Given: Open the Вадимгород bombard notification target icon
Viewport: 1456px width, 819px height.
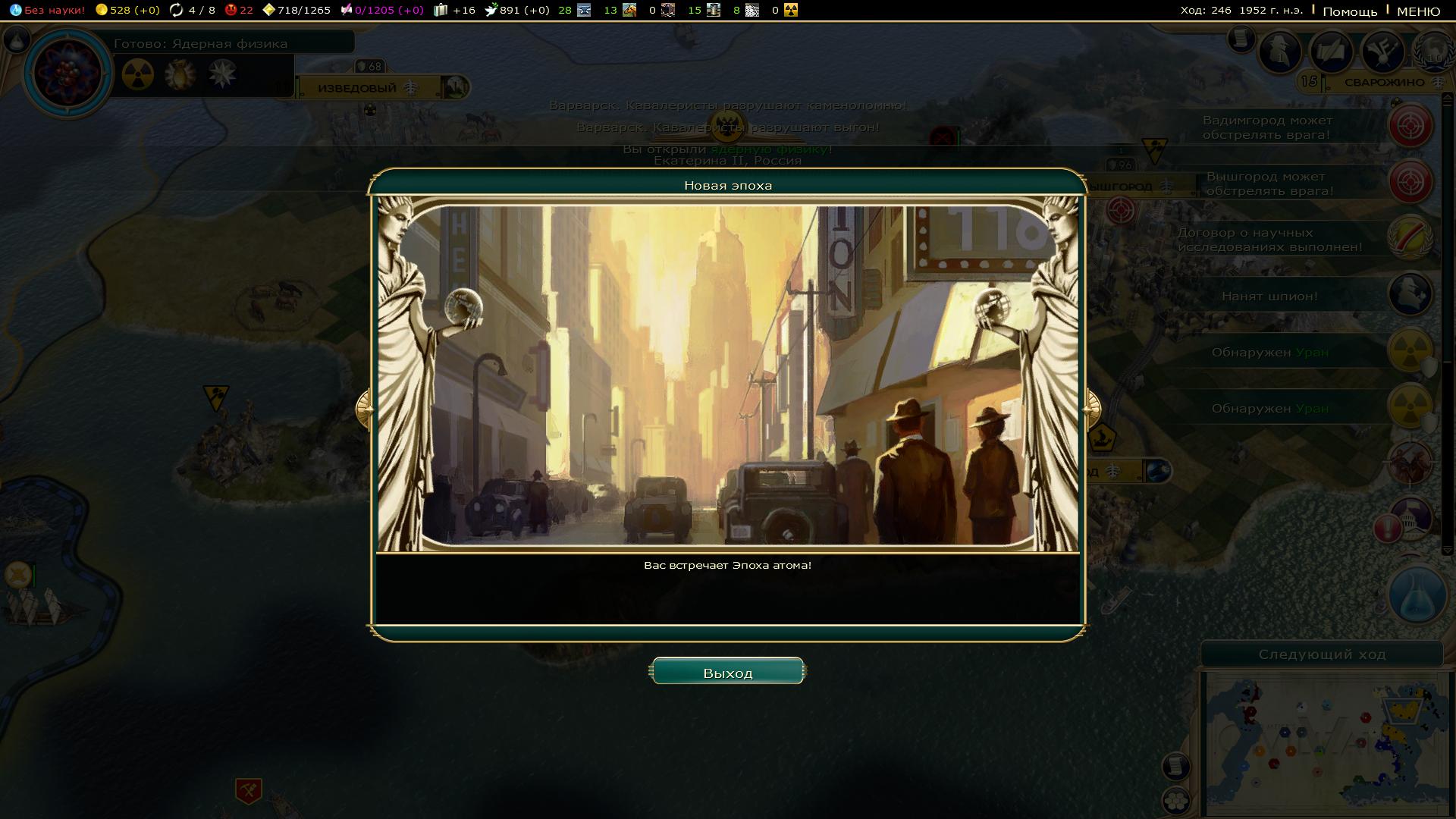Looking at the screenshot, I should point(1410,126).
